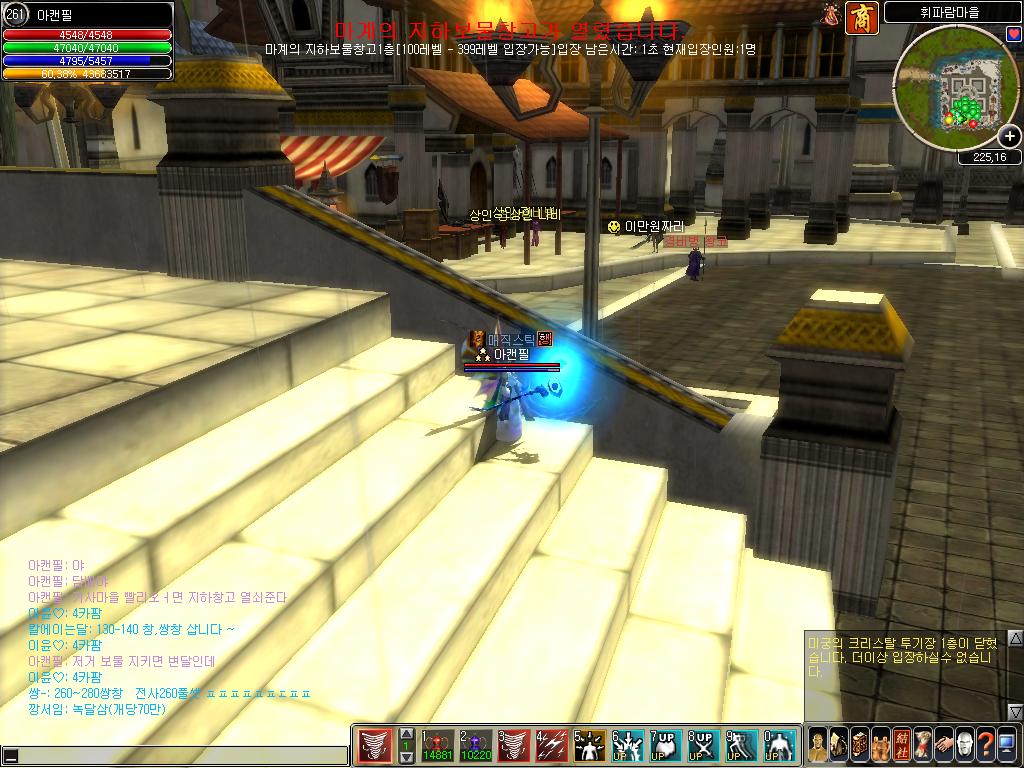Click the hotbar page down arrow

pos(406,758)
